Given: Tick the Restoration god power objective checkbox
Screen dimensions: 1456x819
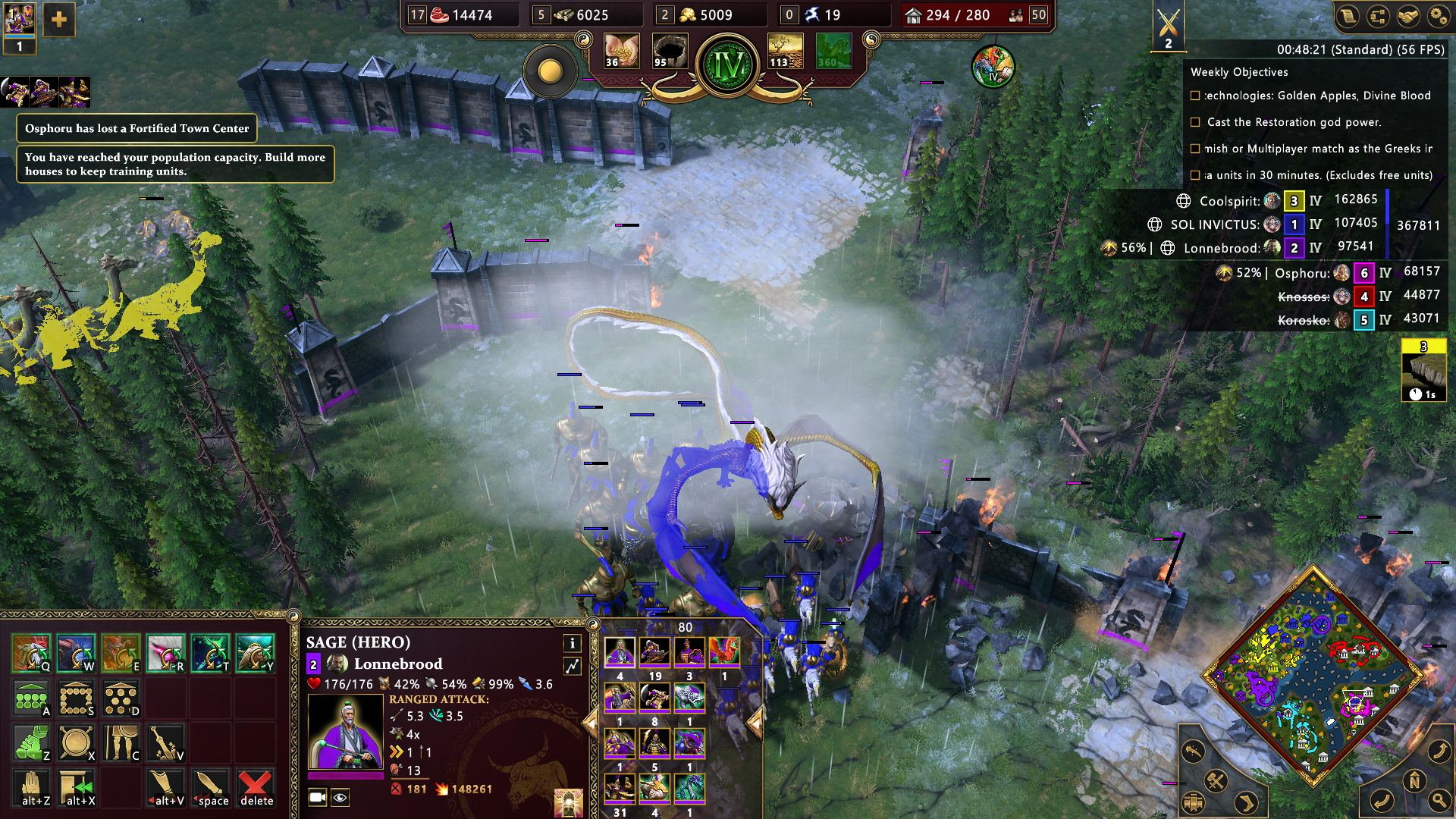Looking at the screenshot, I should tap(1196, 122).
